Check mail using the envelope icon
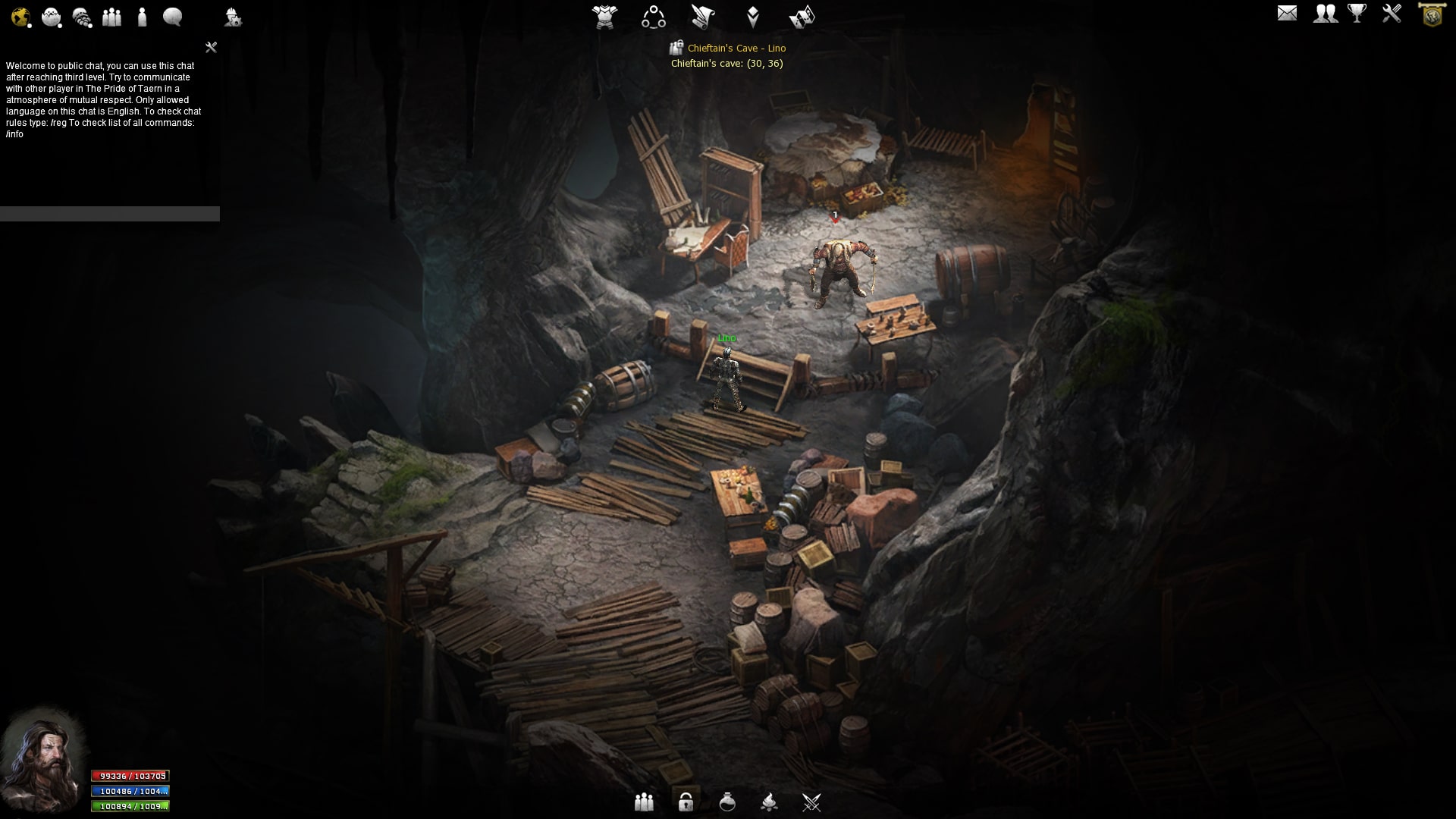Screen dimensions: 1456x819 click(x=1287, y=13)
